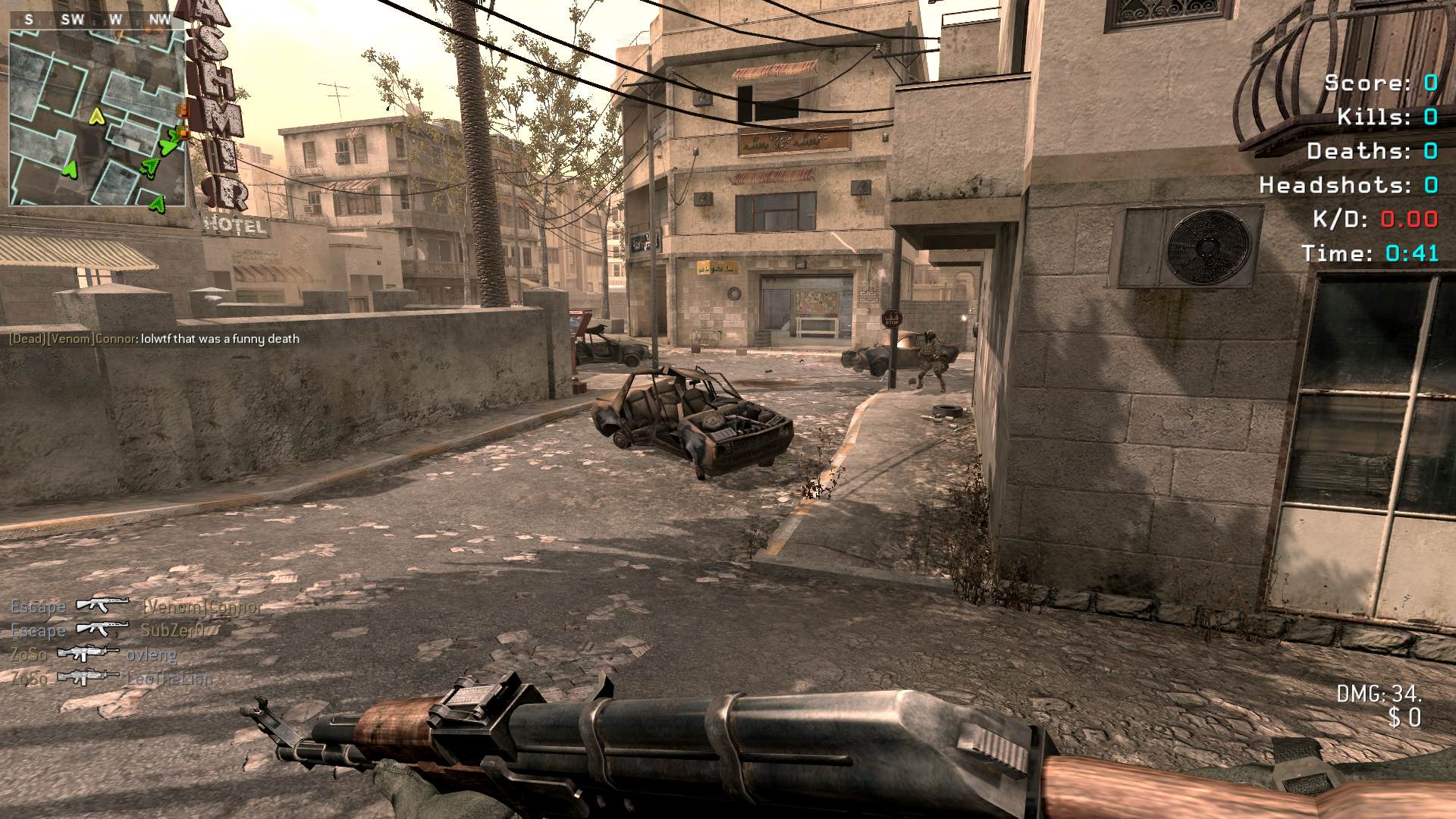
Task: Select Connor's chat message about funny death
Action: [x=154, y=339]
